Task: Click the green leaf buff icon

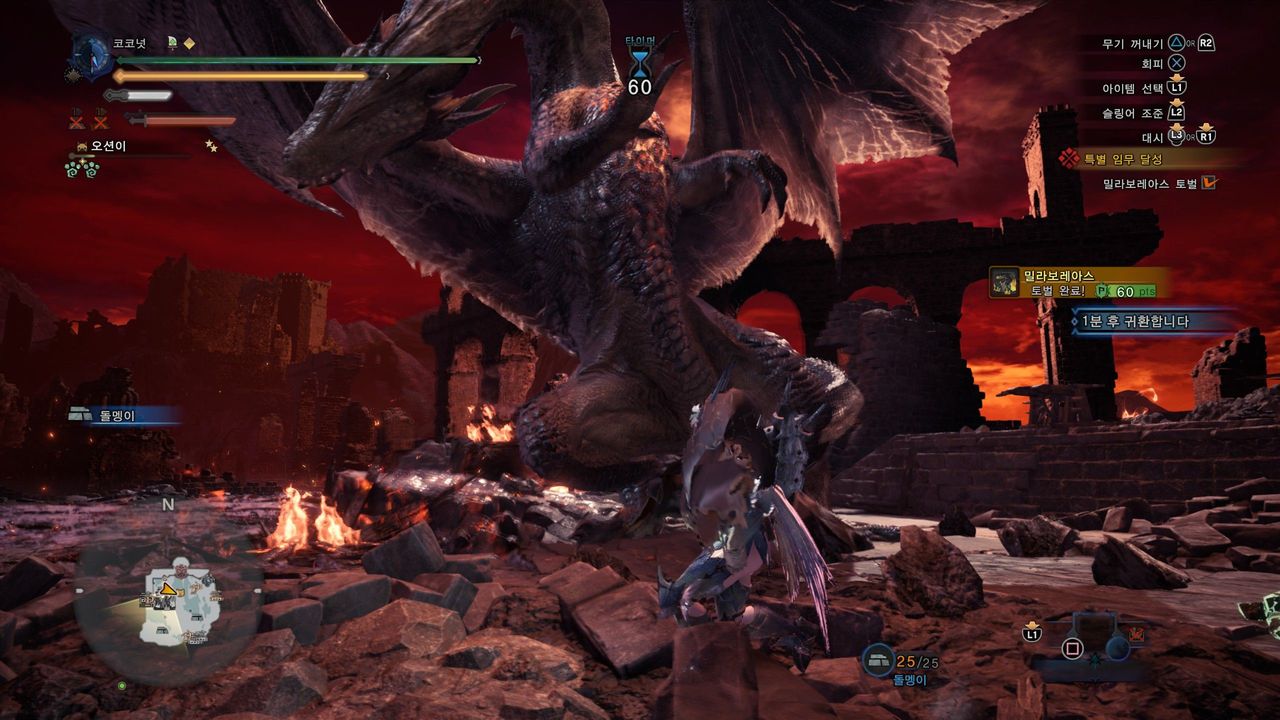Action: tap(172, 43)
